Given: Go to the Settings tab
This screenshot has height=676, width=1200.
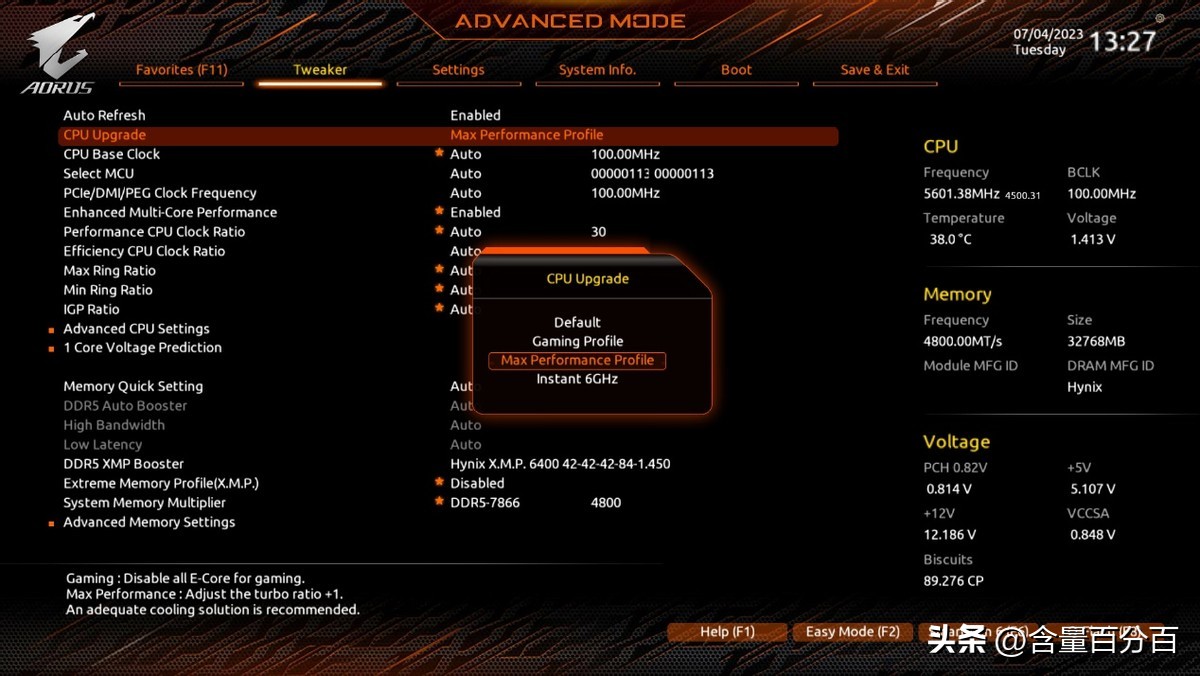Looking at the screenshot, I should (458, 70).
